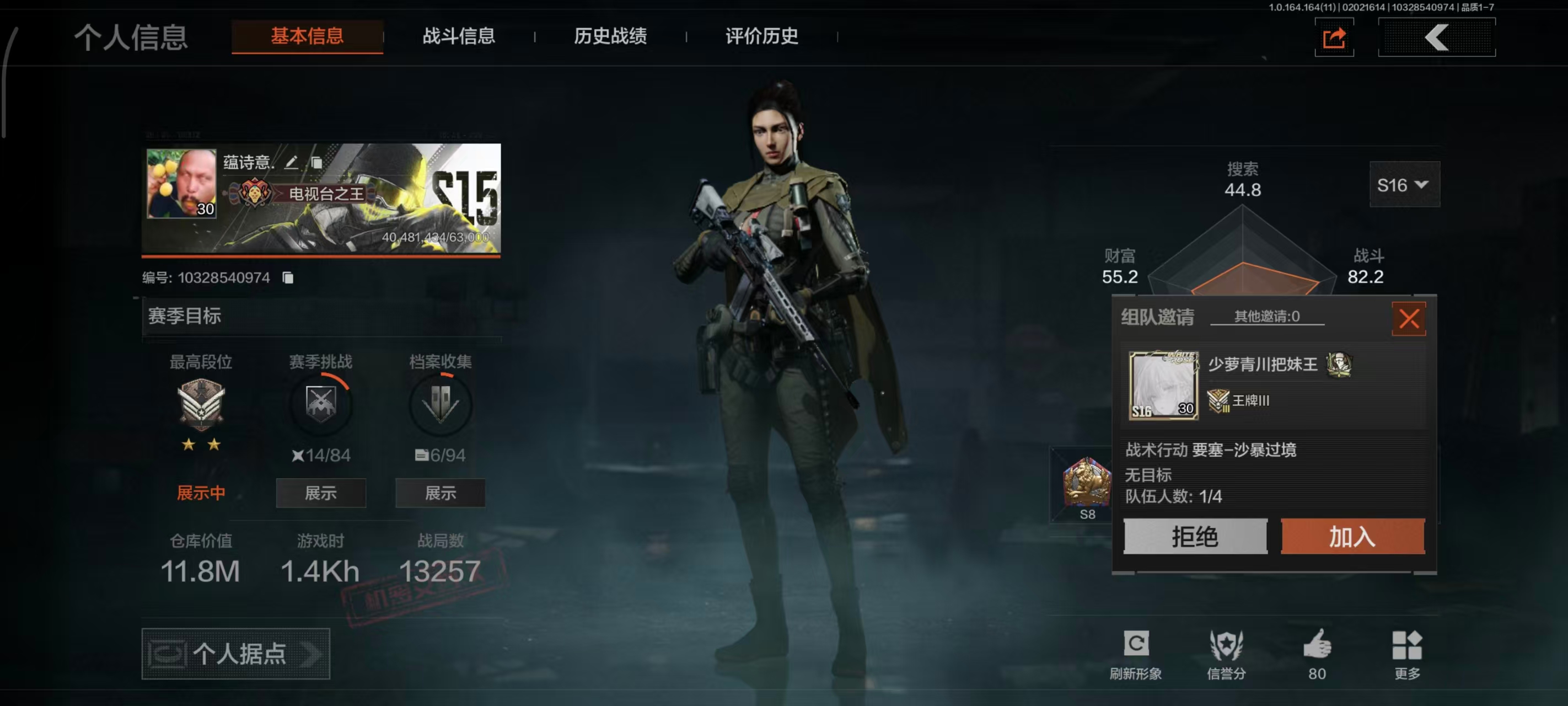
Task: Open the 历史战绩 tab
Action: click(610, 36)
